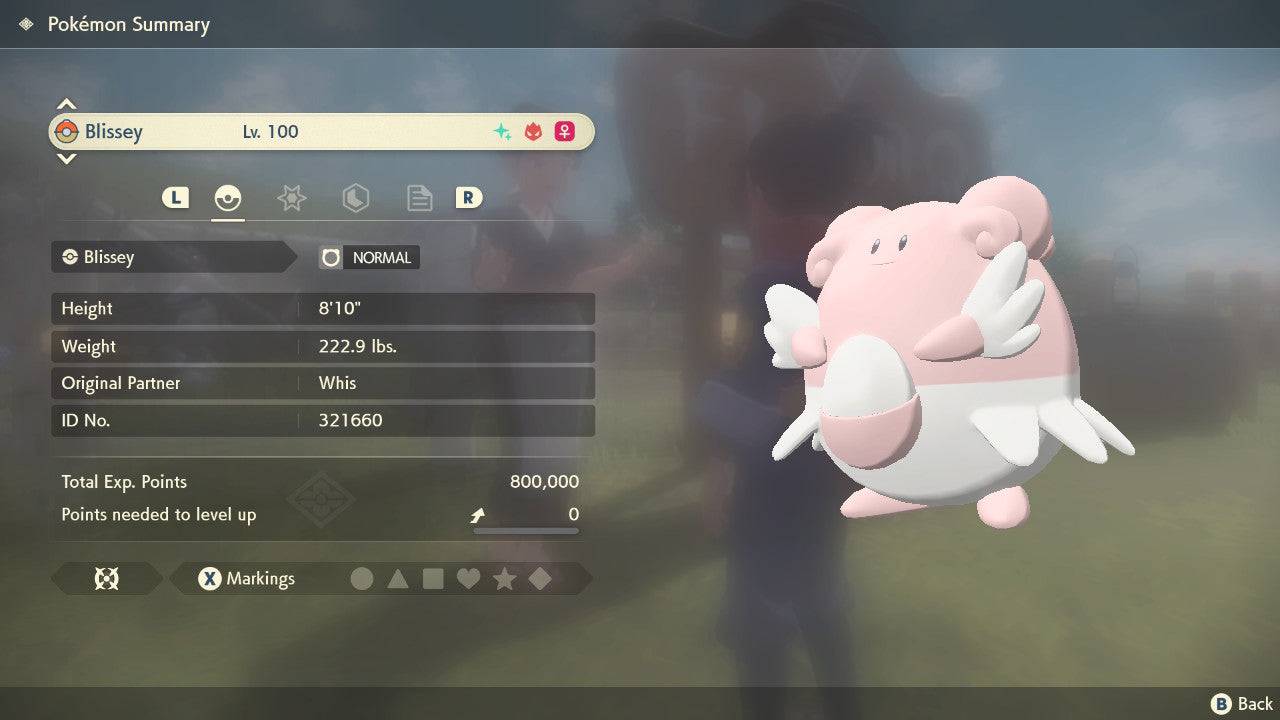This screenshot has width=1280, height=720.
Task: Toggle the circle marking
Action: 362,578
